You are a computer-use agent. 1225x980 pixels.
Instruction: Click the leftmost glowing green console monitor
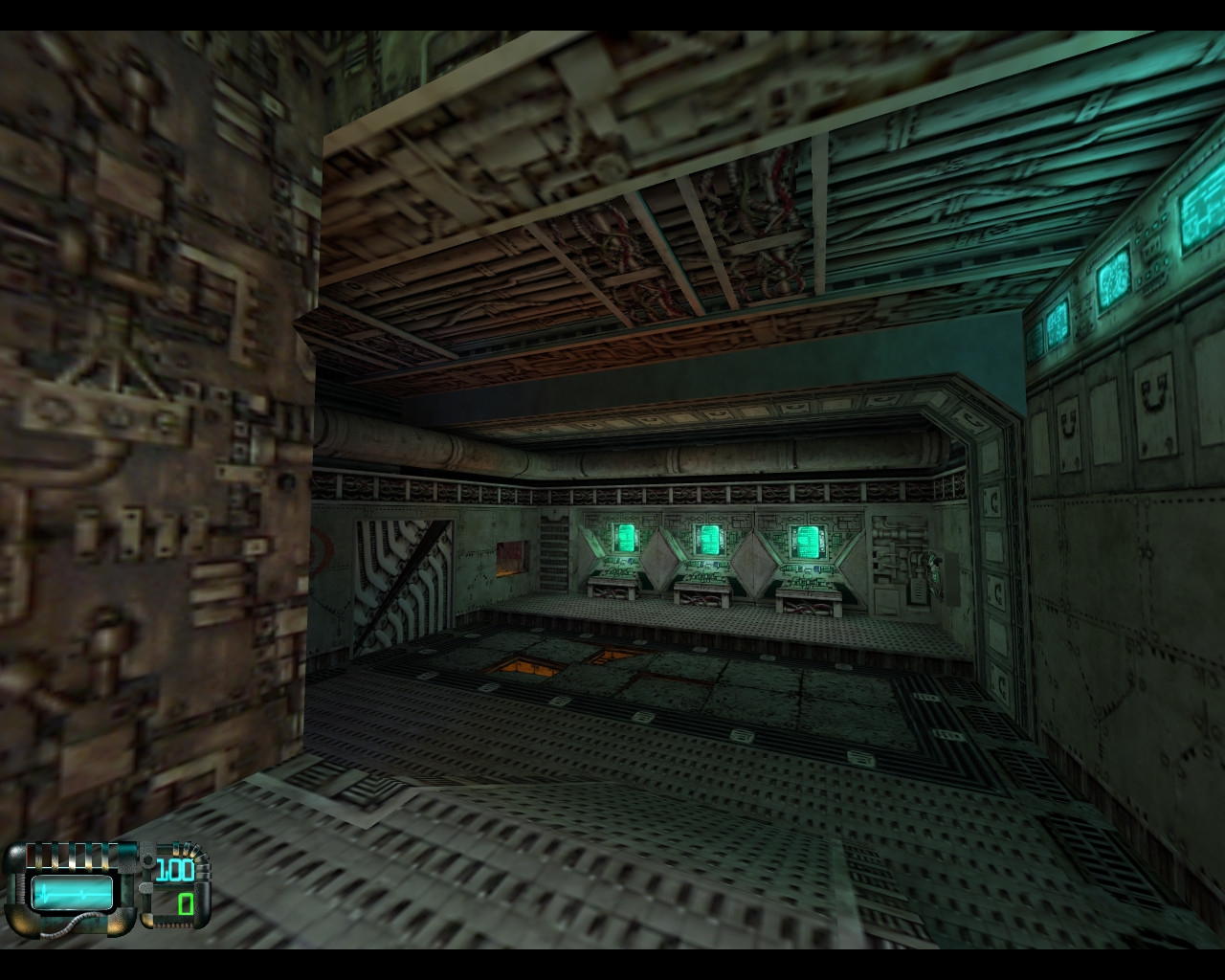pos(623,536)
